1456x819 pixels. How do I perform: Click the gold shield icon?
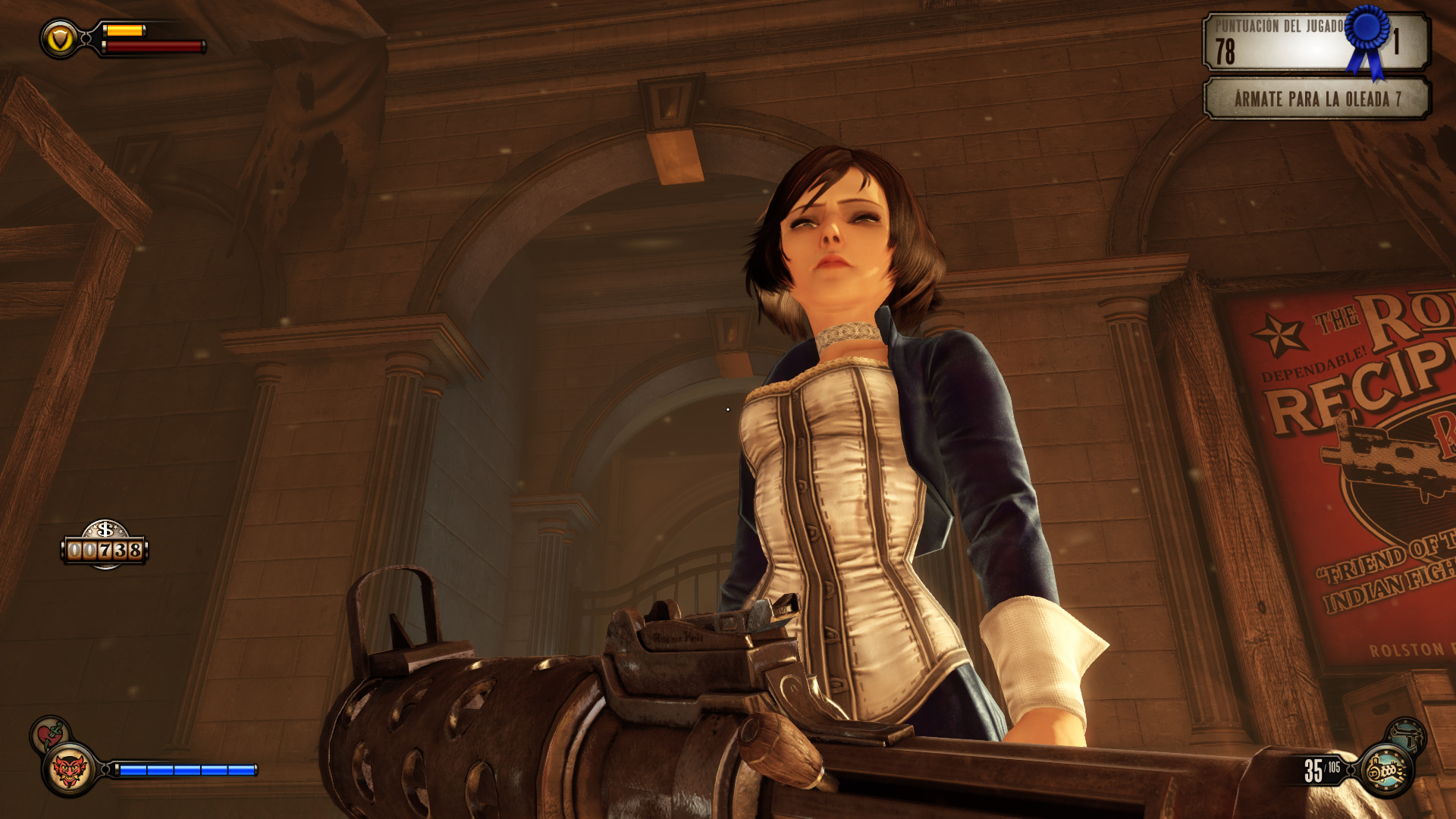[x=60, y=38]
